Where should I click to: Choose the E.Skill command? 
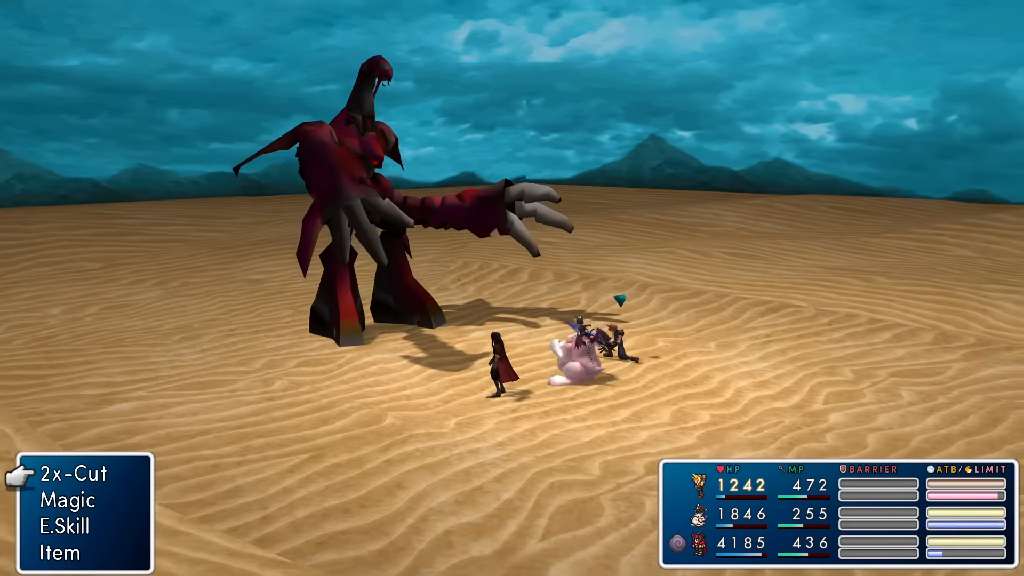pos(67,526)
